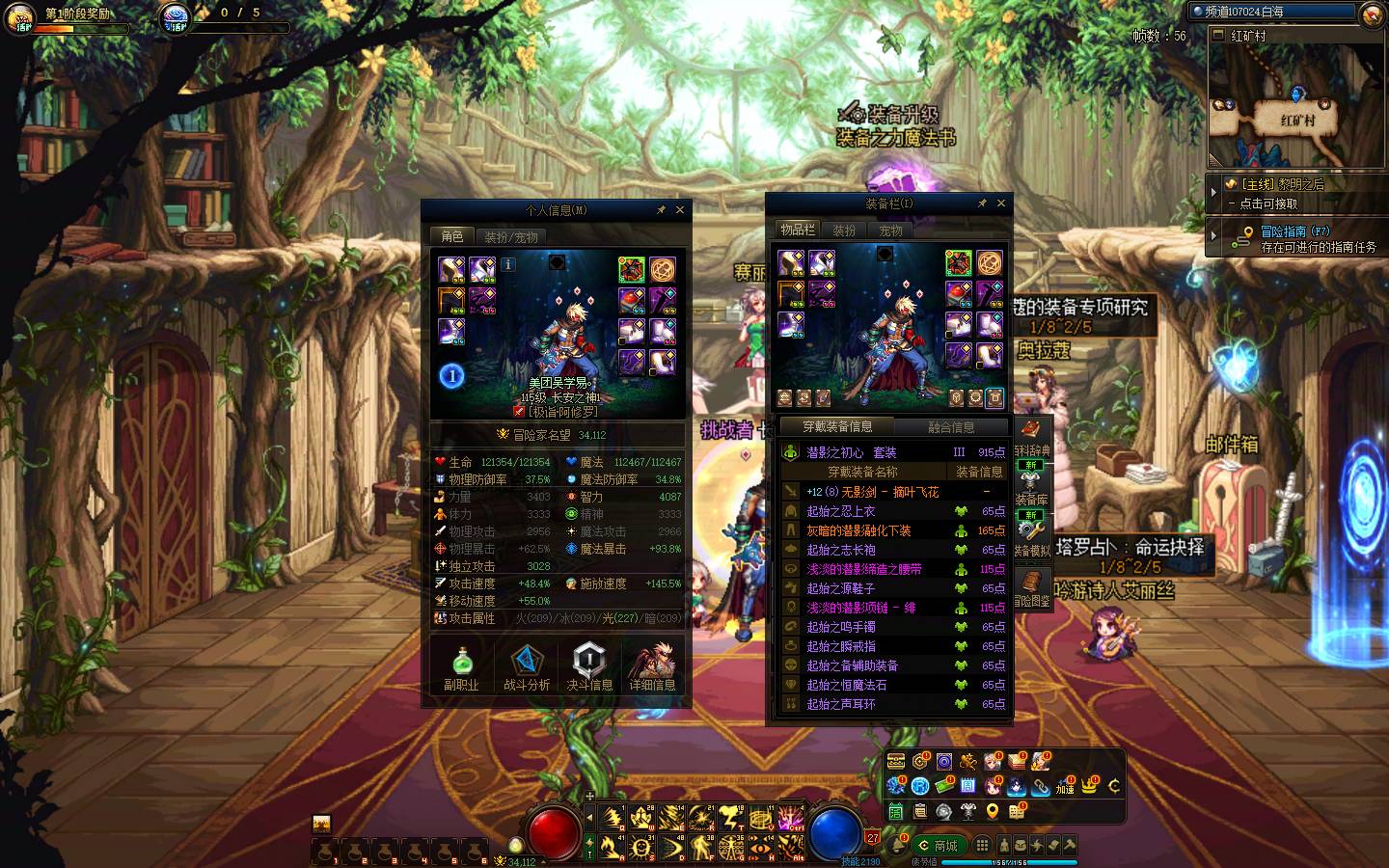Image resolution: width=1389 pixels, height=868 pixels.
Task: Open the 副职业 panel
Action: [x=461, y=667]
